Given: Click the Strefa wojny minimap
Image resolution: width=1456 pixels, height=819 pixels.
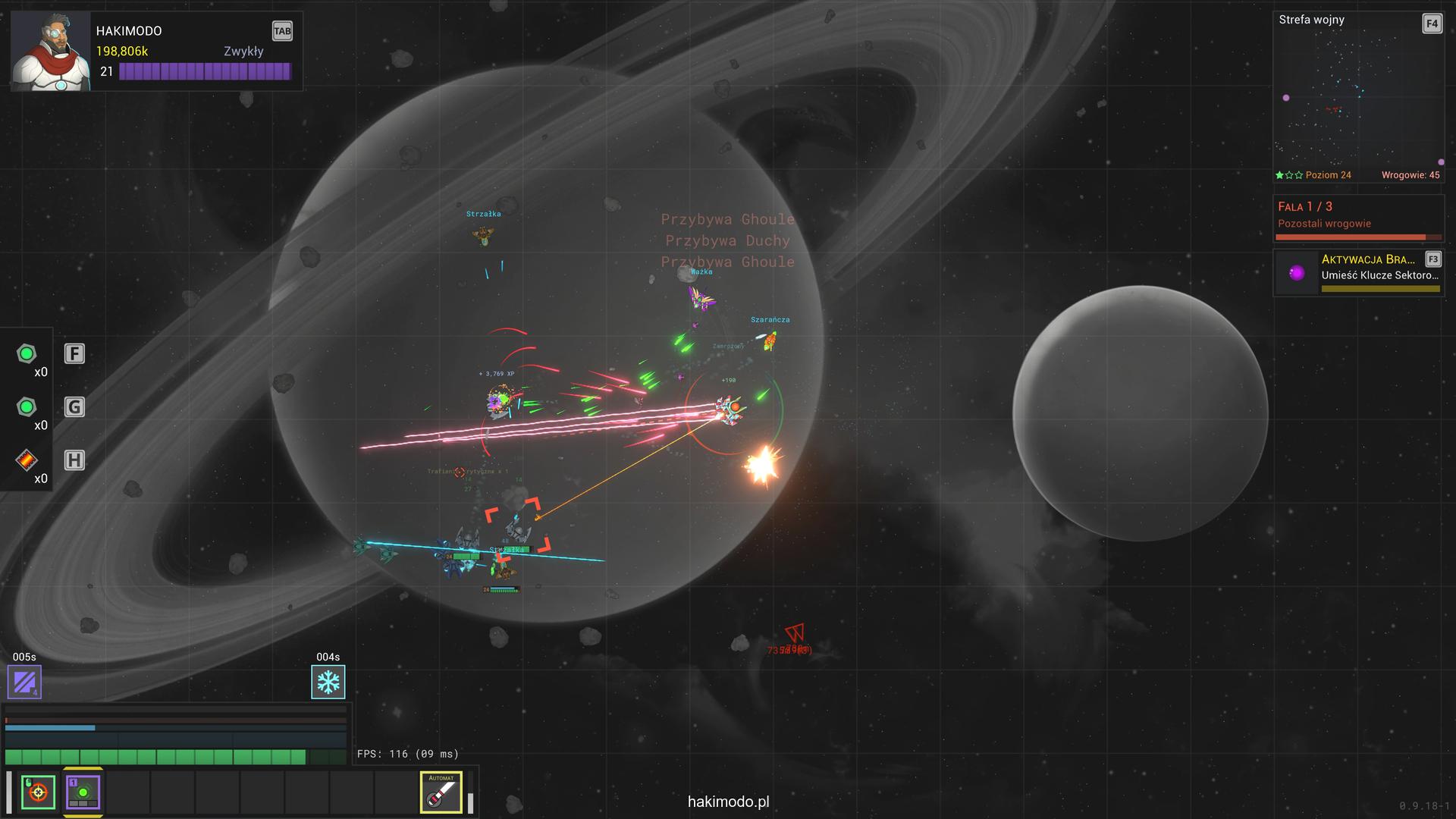Looking at the screenshot, I should [1357, 99].
